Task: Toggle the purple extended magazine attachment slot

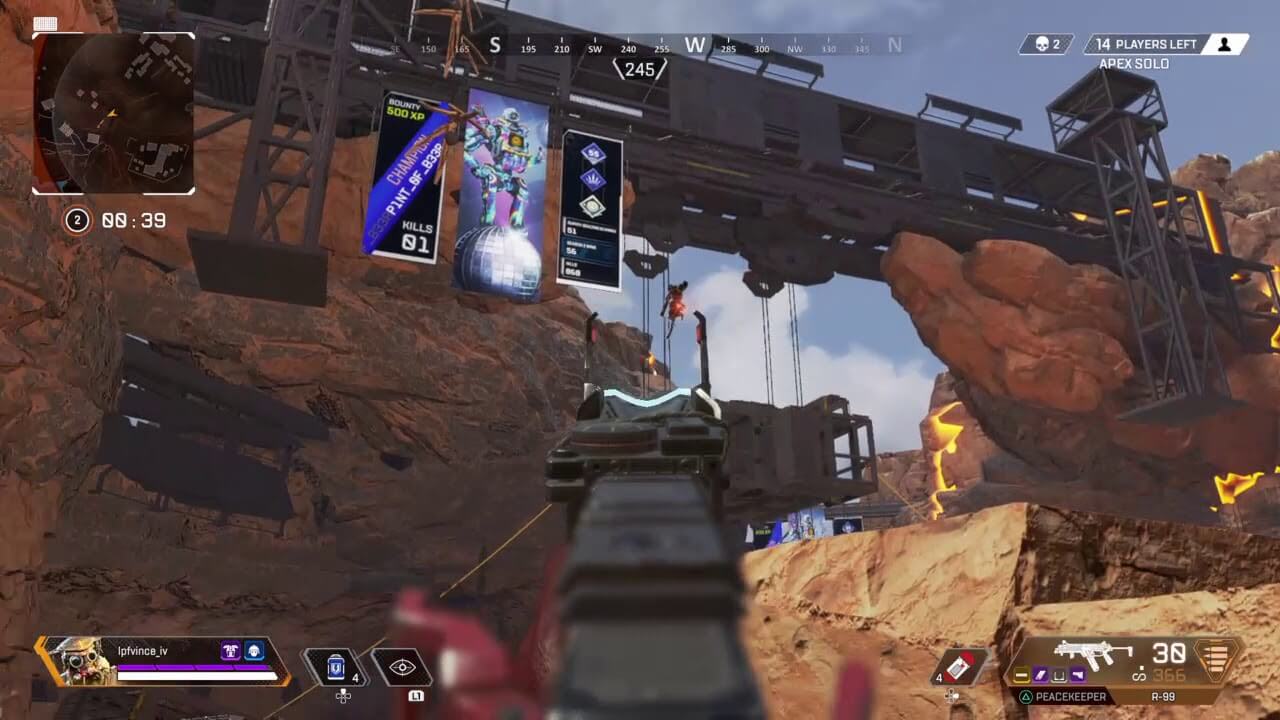Action: coord(1040,675)
